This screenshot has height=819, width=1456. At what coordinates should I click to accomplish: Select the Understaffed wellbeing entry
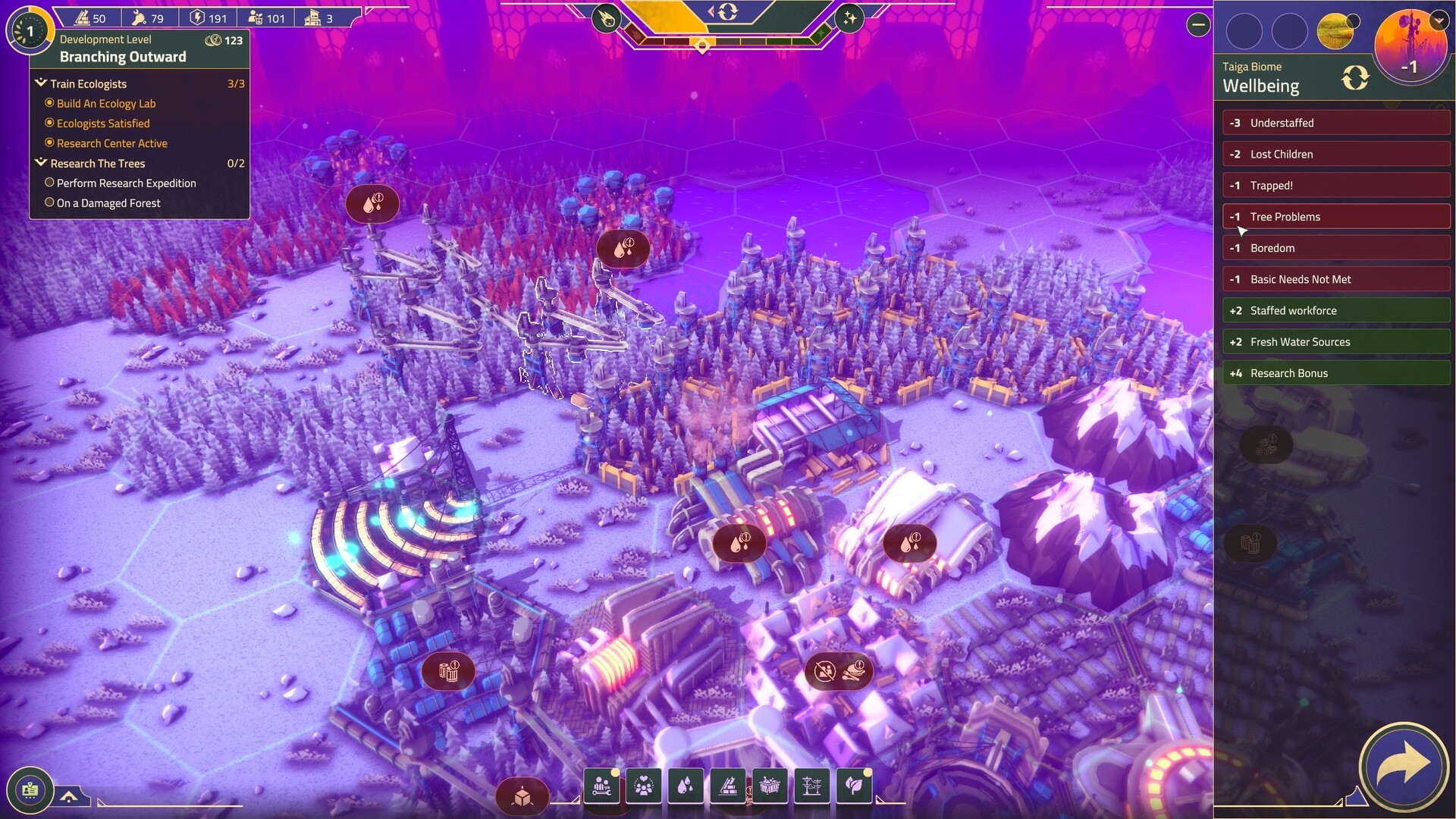1336,123
